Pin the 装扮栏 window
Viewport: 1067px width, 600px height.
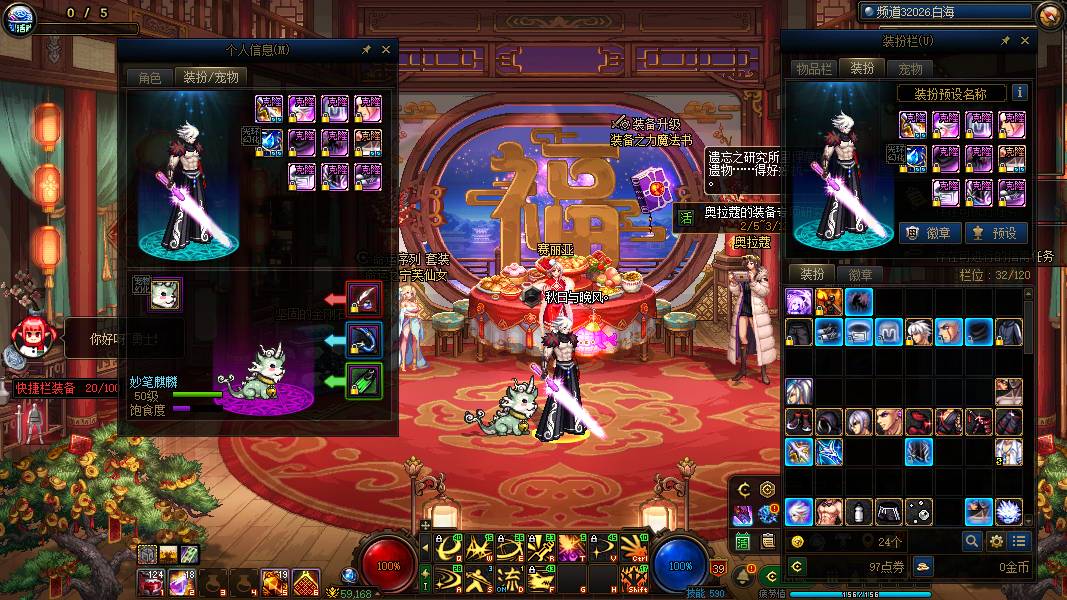pyautogui.click(x=1005, y=41)
